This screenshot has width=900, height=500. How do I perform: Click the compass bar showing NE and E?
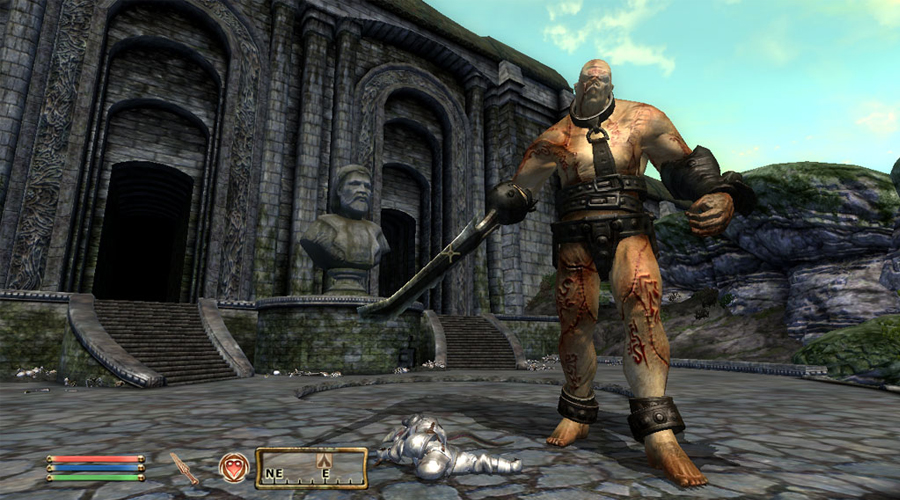[x=310, y=468]
